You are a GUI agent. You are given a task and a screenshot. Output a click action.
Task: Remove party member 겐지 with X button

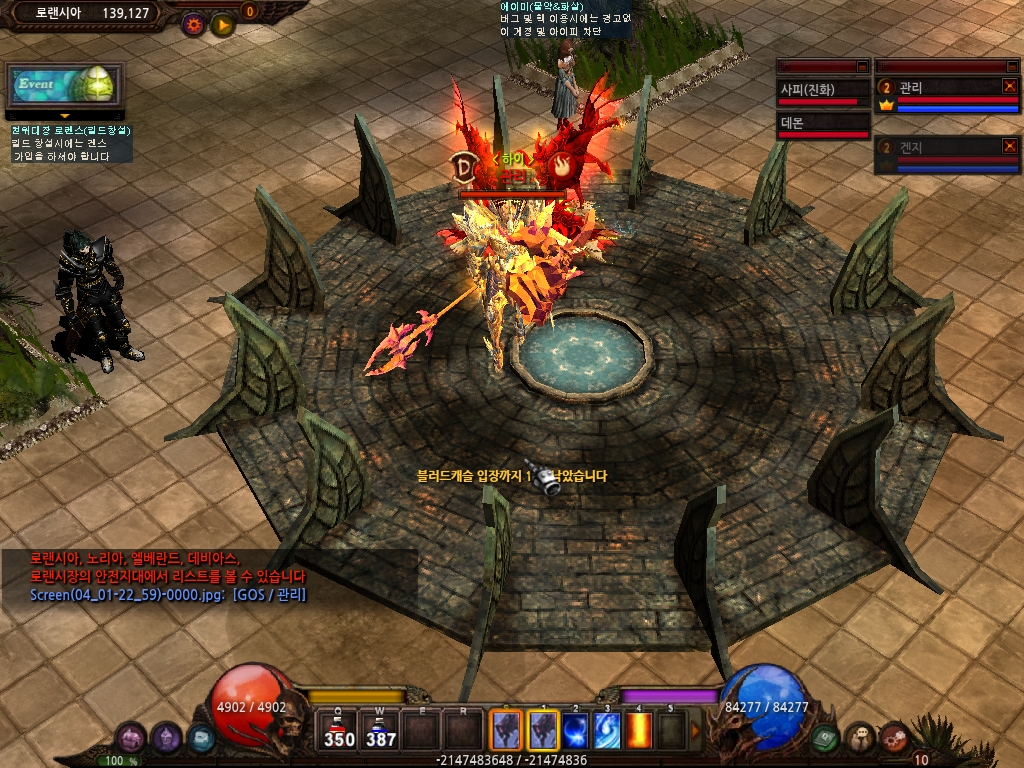coord(1010,146)
